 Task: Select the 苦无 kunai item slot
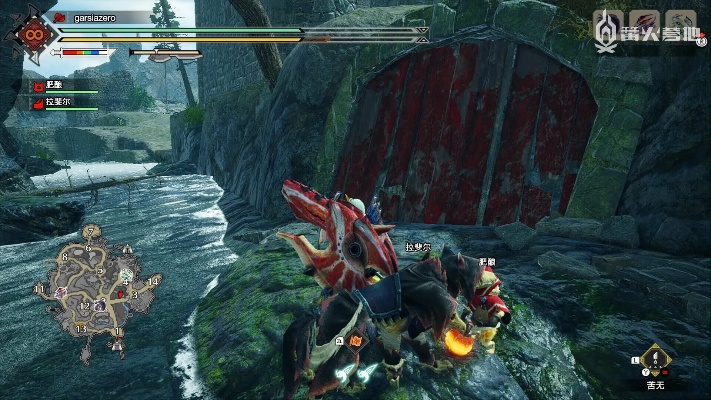point(655,361)
